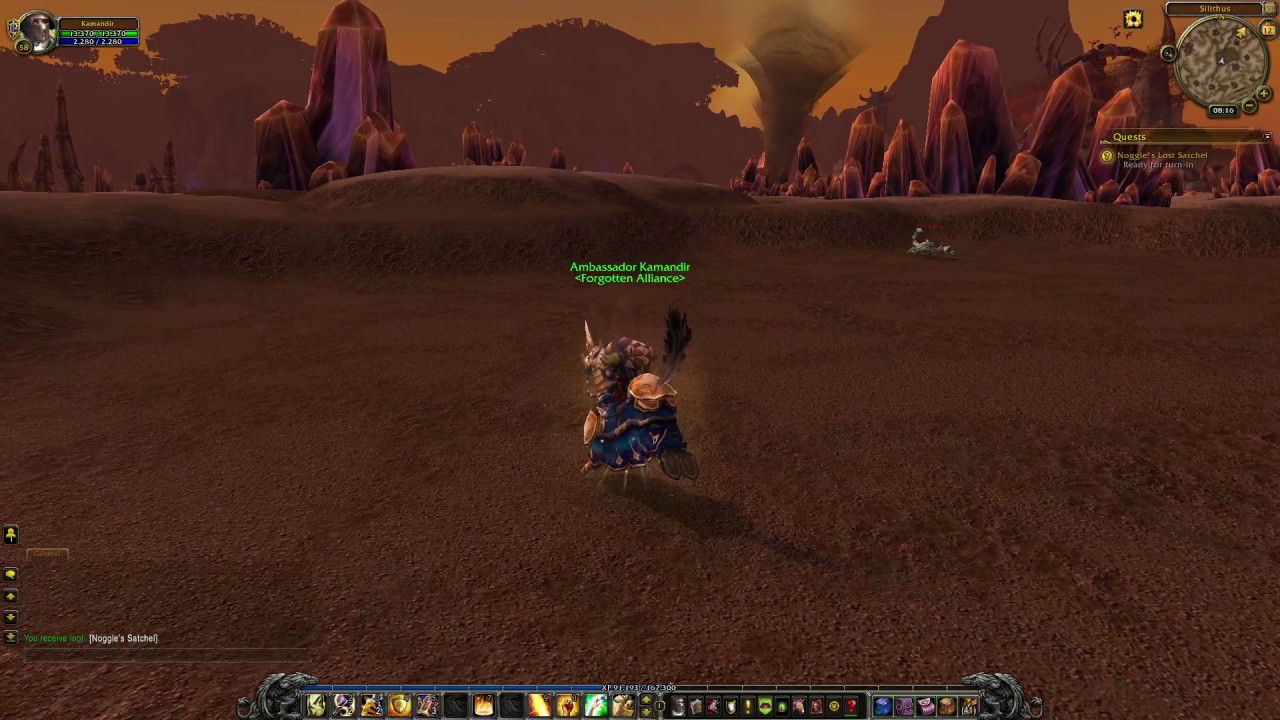Image resolution: width=1280 pixels, height=720 pixels.
Task: Open the world map button beside Silithus
Action: (1268, 9)
